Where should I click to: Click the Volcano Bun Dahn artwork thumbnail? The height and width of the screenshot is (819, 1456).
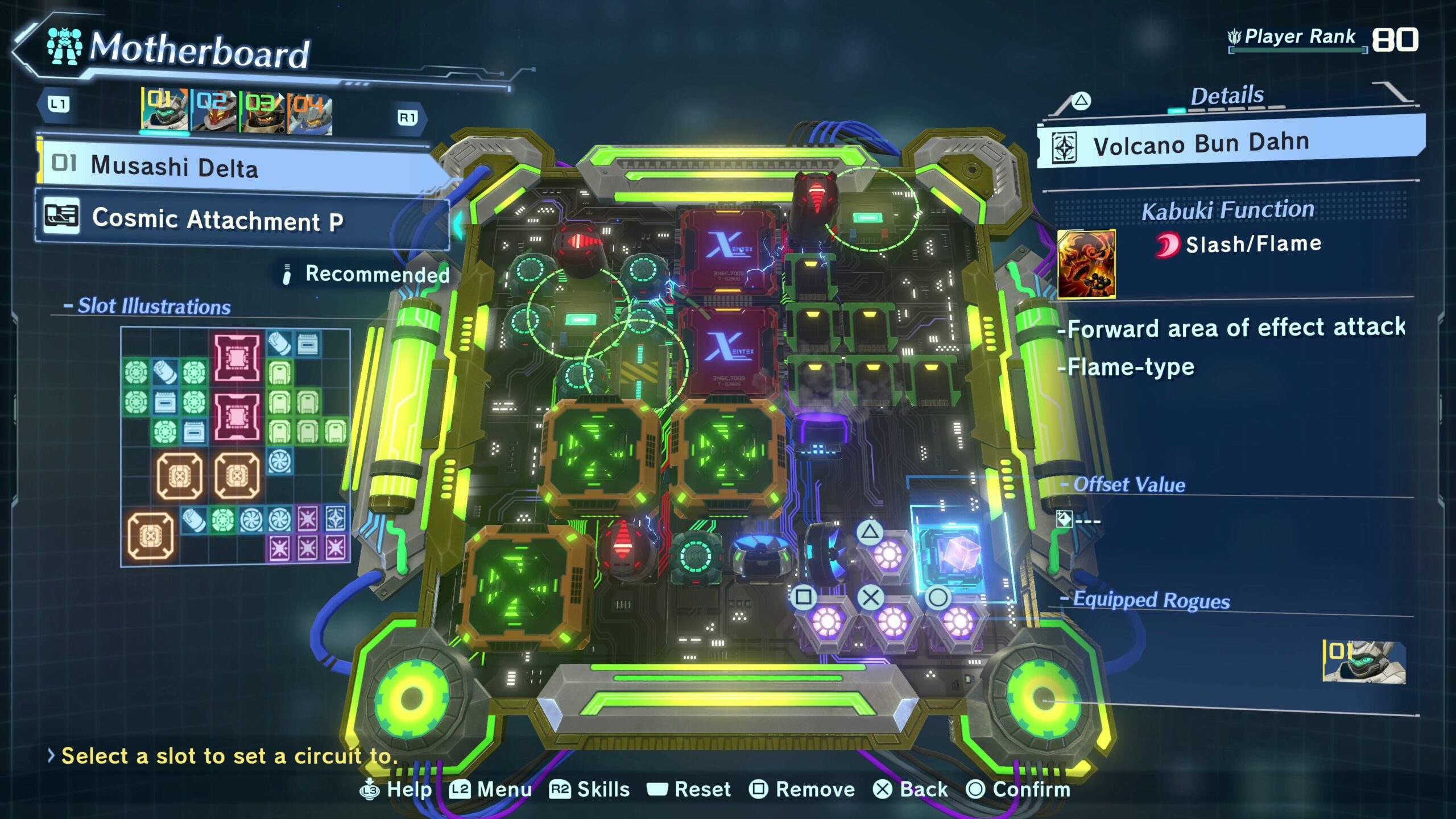pyautogui.click(x=1086, y=264)
